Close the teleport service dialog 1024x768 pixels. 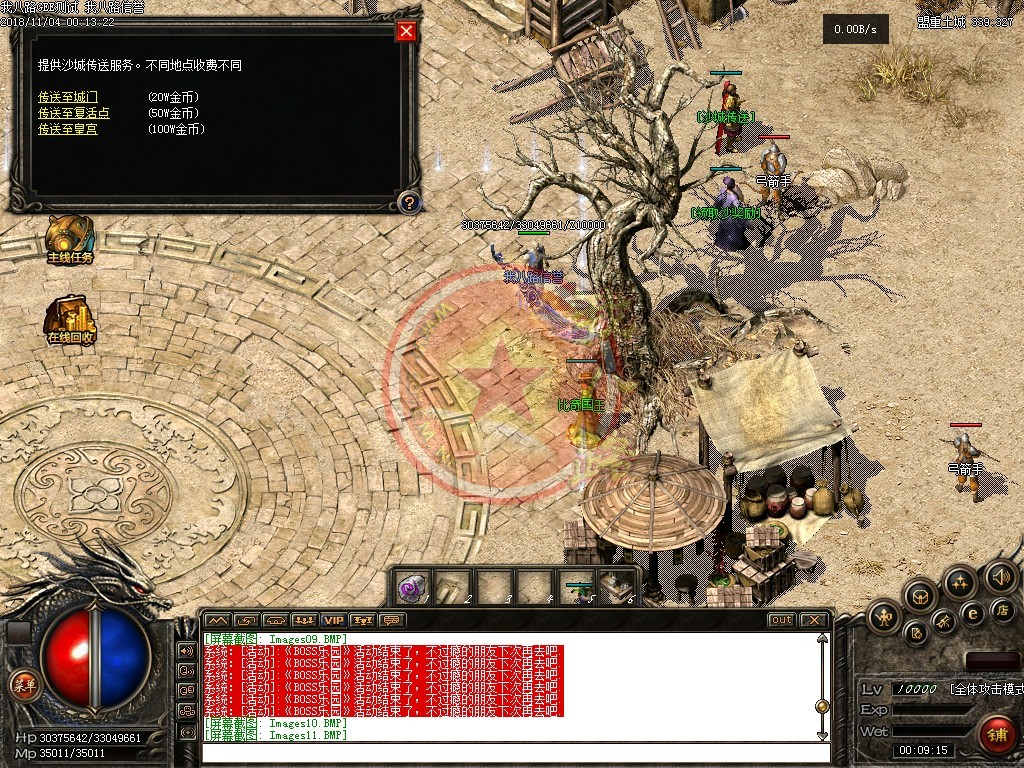(x=406, y=31)
